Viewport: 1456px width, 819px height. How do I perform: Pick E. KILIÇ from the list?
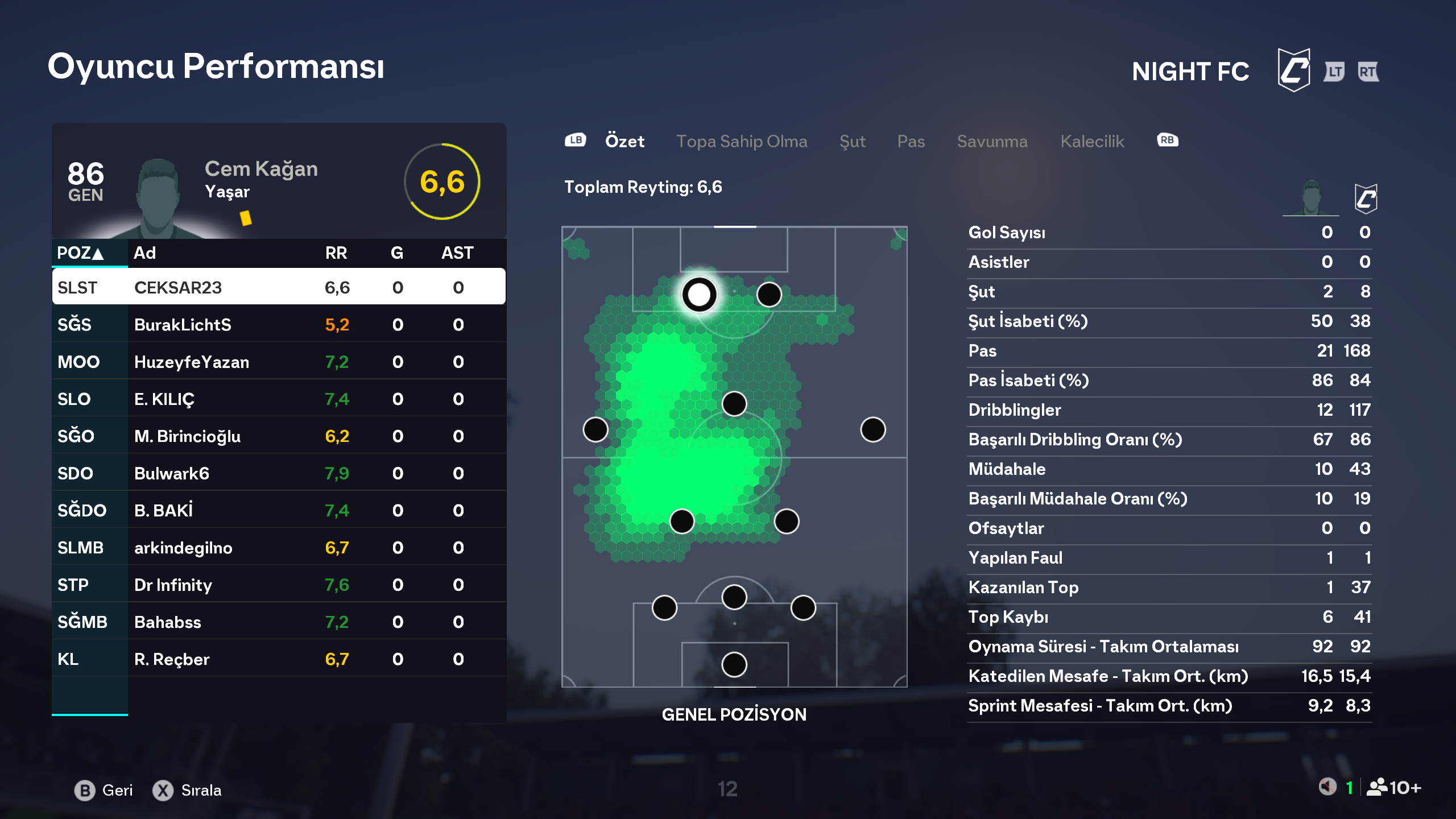coord(279,399)
